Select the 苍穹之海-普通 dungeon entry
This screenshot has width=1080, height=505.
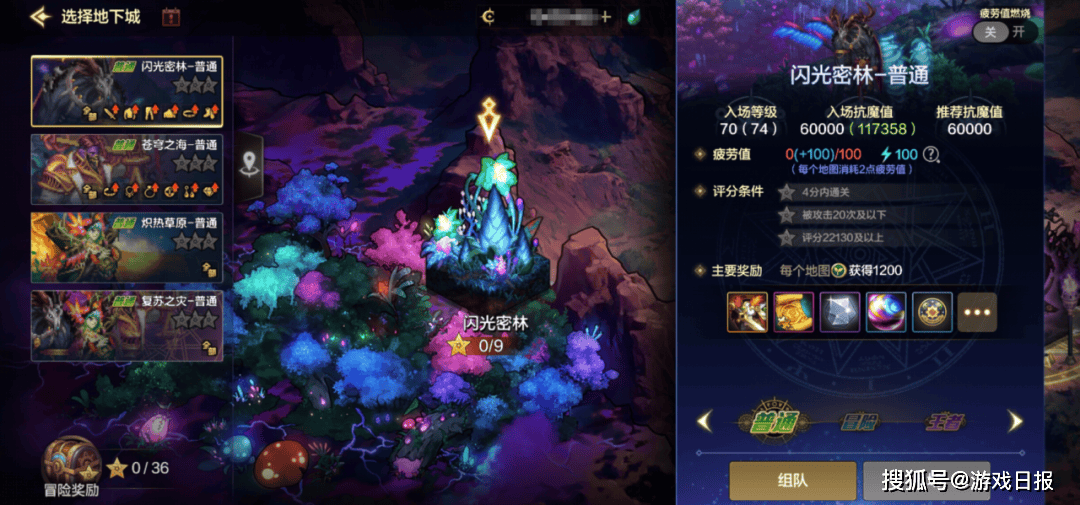(126, 168)
